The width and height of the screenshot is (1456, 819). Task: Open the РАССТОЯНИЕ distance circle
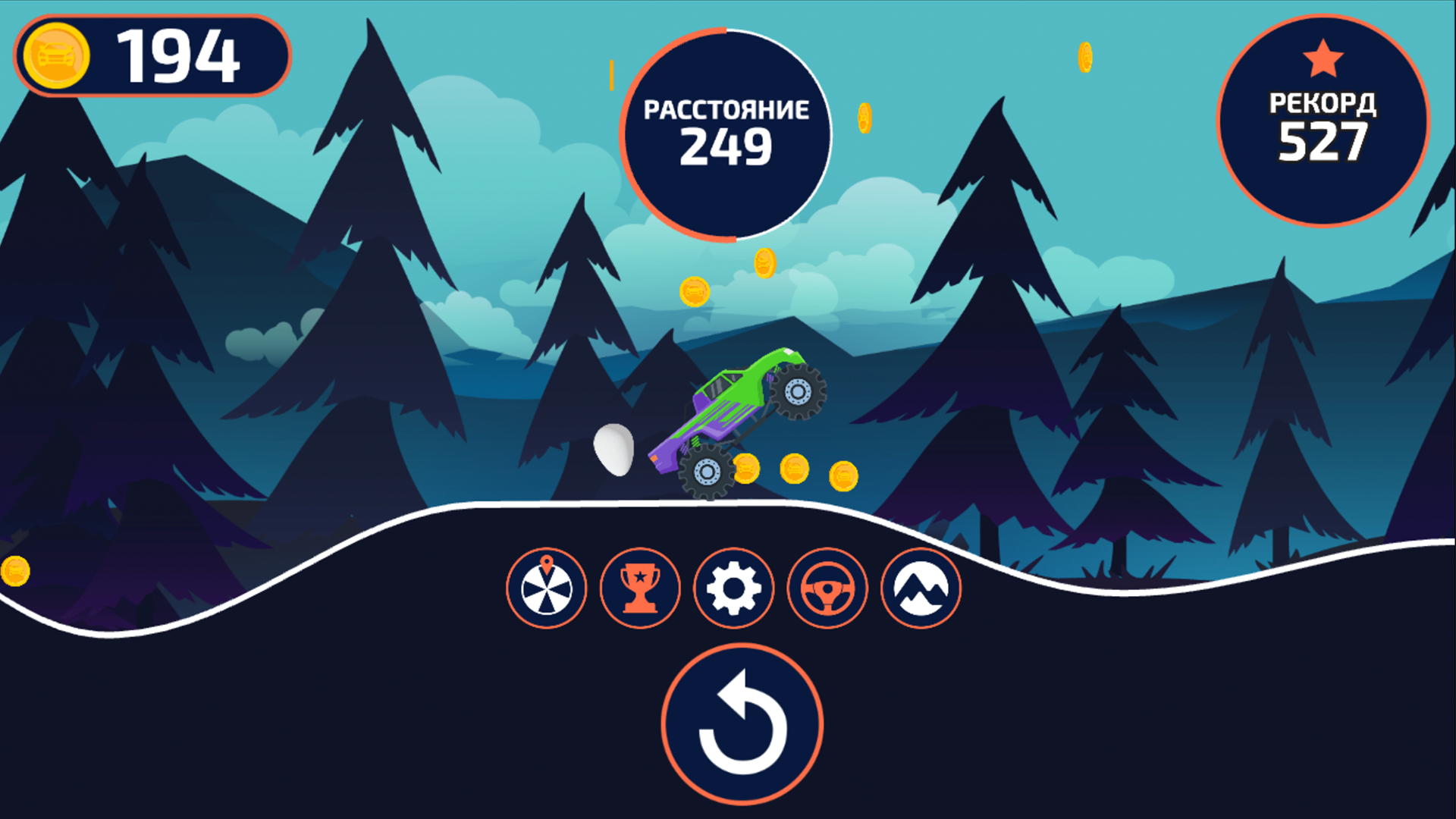(x=726, y=130)
